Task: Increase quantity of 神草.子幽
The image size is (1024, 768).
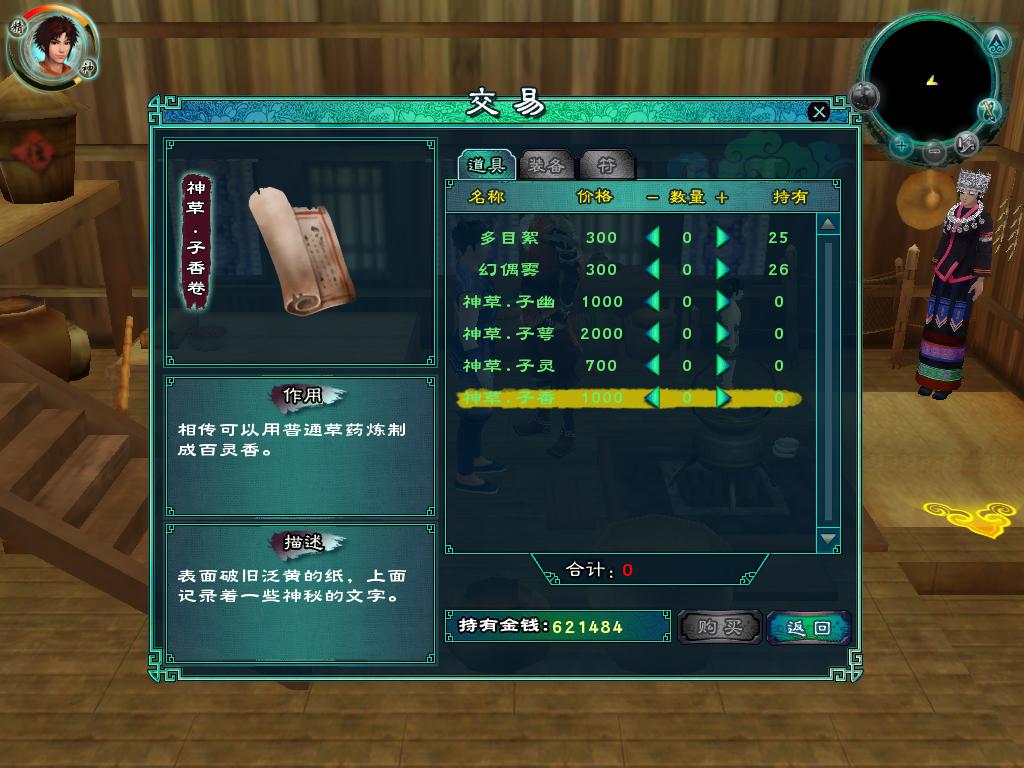Action: click(722, 302)
